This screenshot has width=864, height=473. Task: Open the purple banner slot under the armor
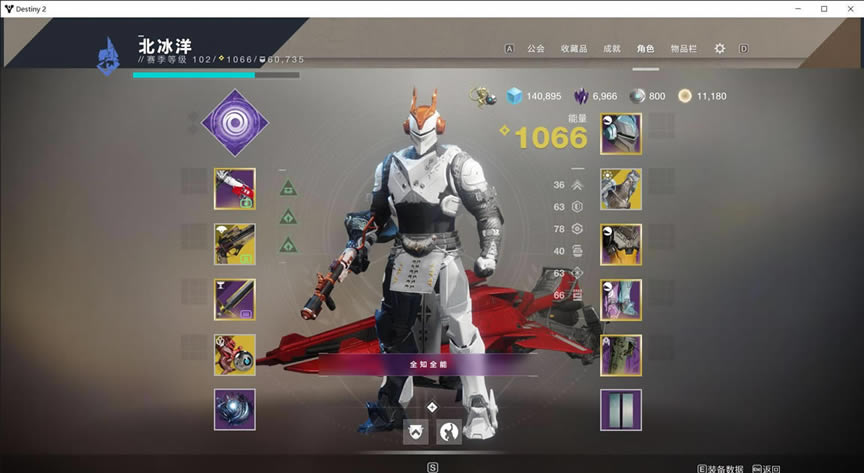(620, 410)
